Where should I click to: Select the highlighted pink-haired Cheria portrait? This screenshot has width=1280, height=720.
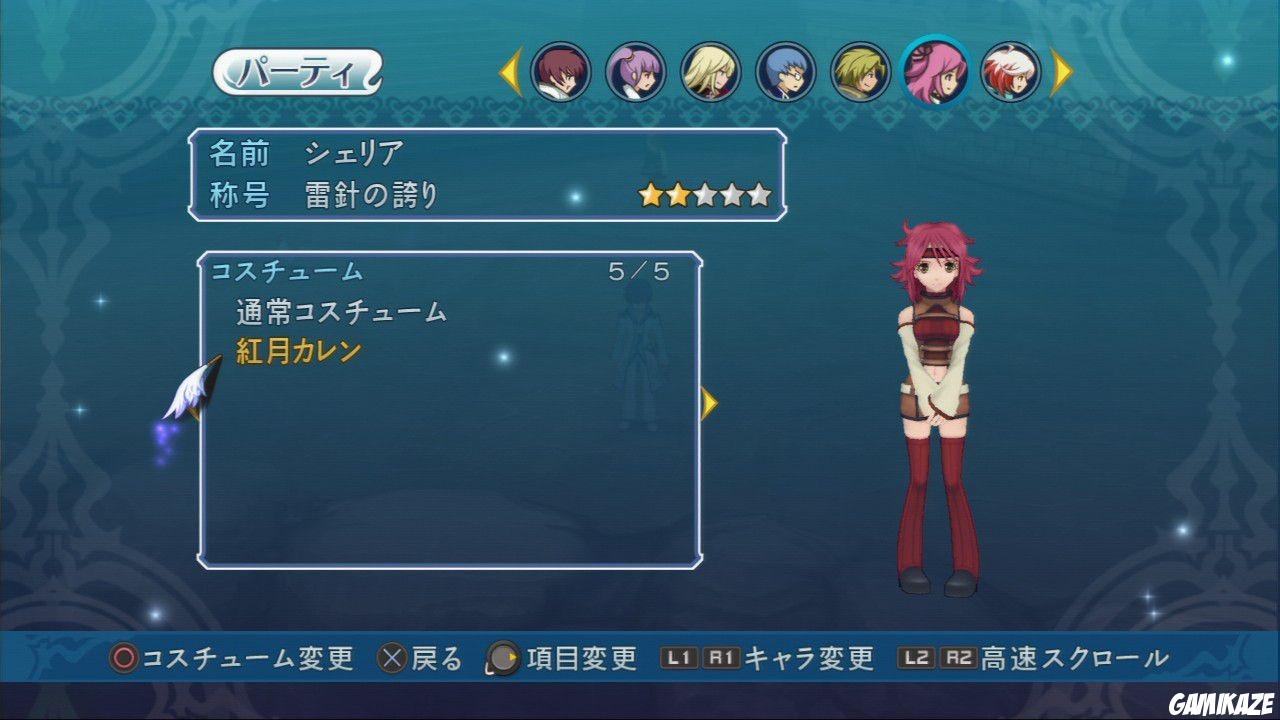(x=936, y=72)
